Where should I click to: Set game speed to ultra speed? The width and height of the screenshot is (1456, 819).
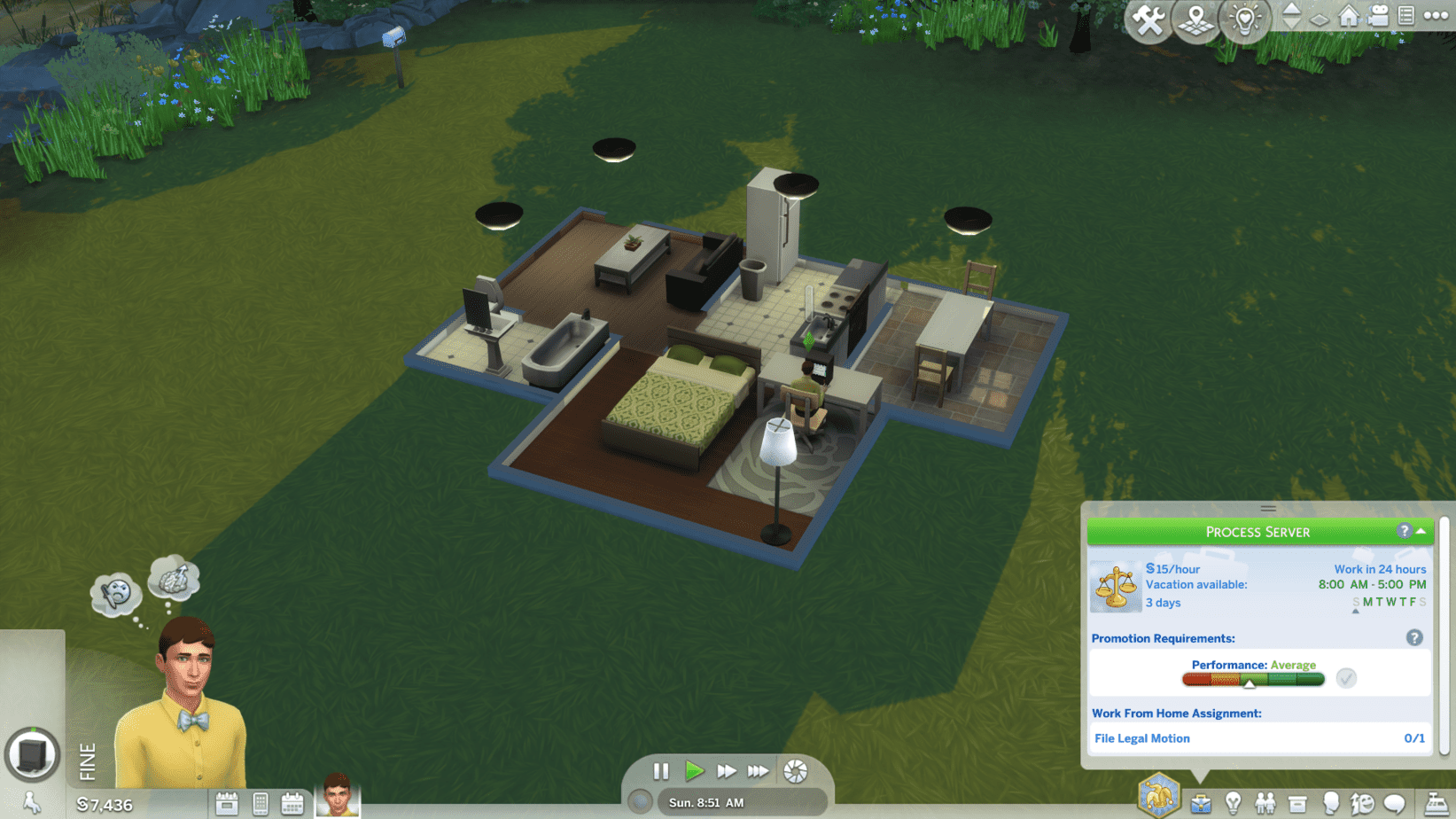758,771
